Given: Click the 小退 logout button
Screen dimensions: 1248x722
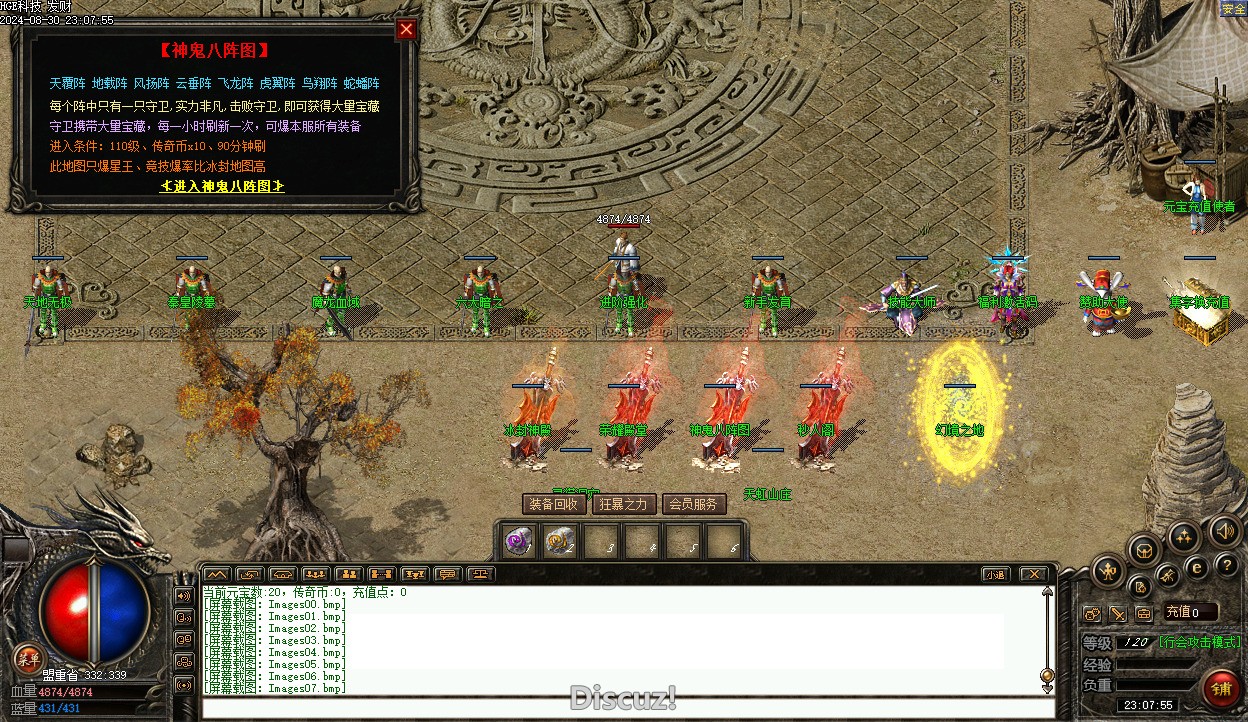Looking at the screenshot, I should [994, 574].
